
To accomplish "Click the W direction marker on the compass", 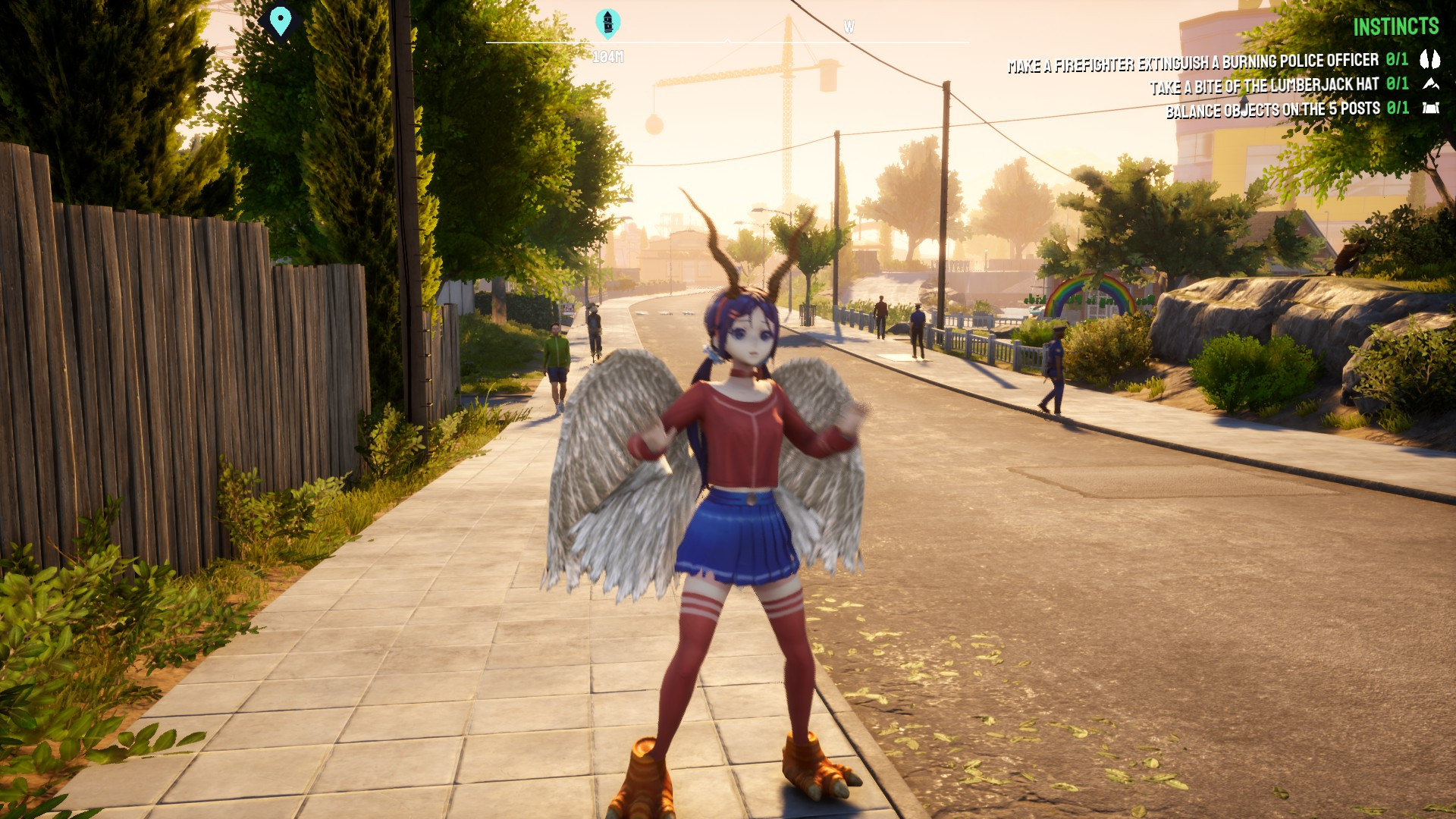I will pyautogui.click(x=849, y=25).
